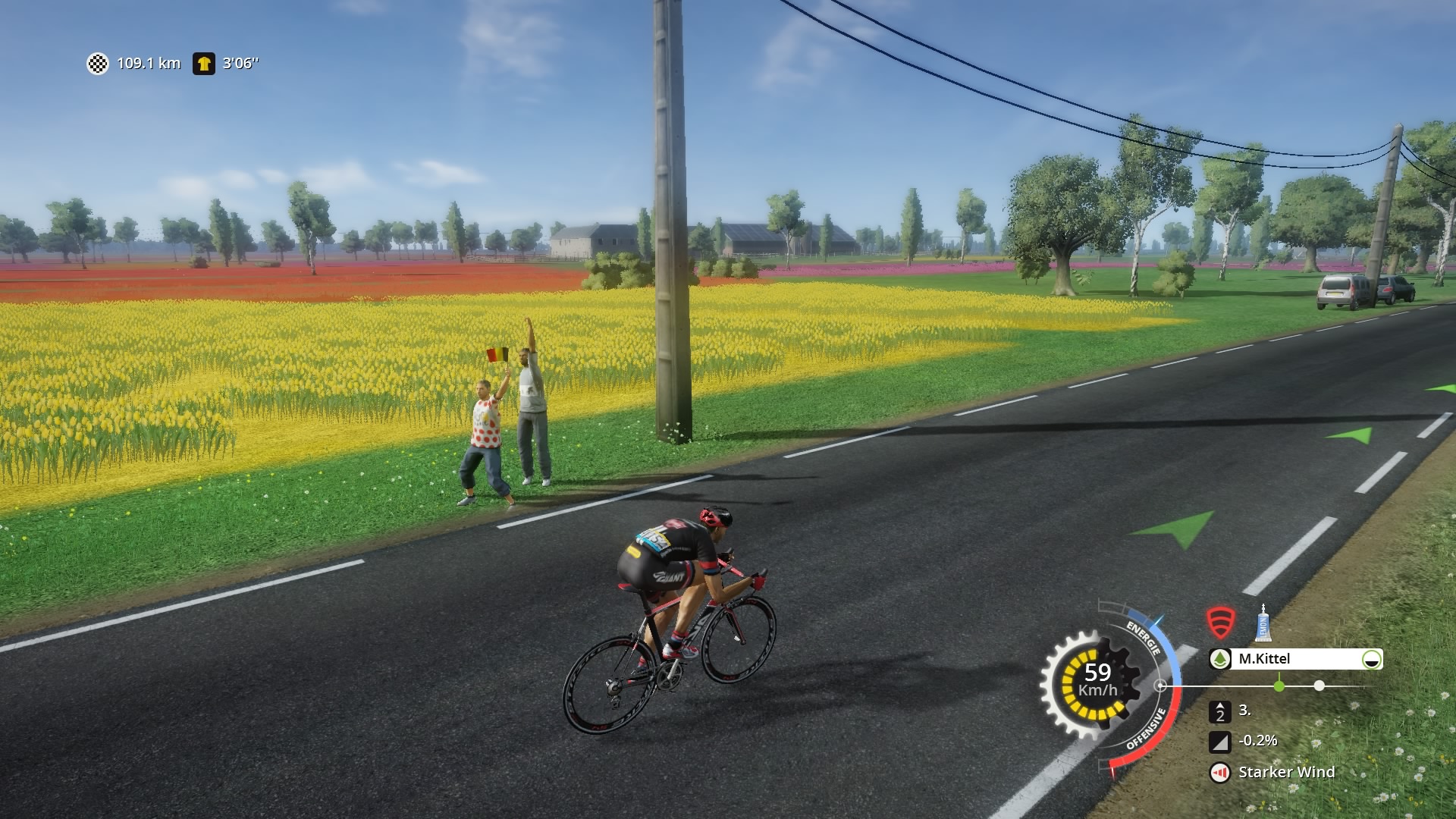The image size is (1456, 819).
Task: Click the Starker Wind indicator icon
Action: [1219, 773]
